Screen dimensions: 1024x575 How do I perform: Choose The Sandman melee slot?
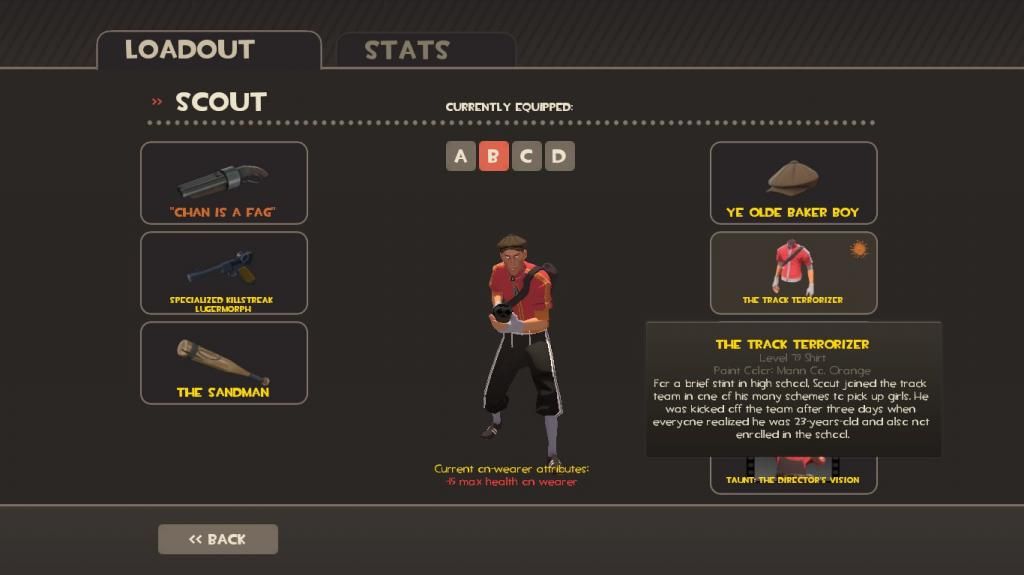click(x=223, y=362)
